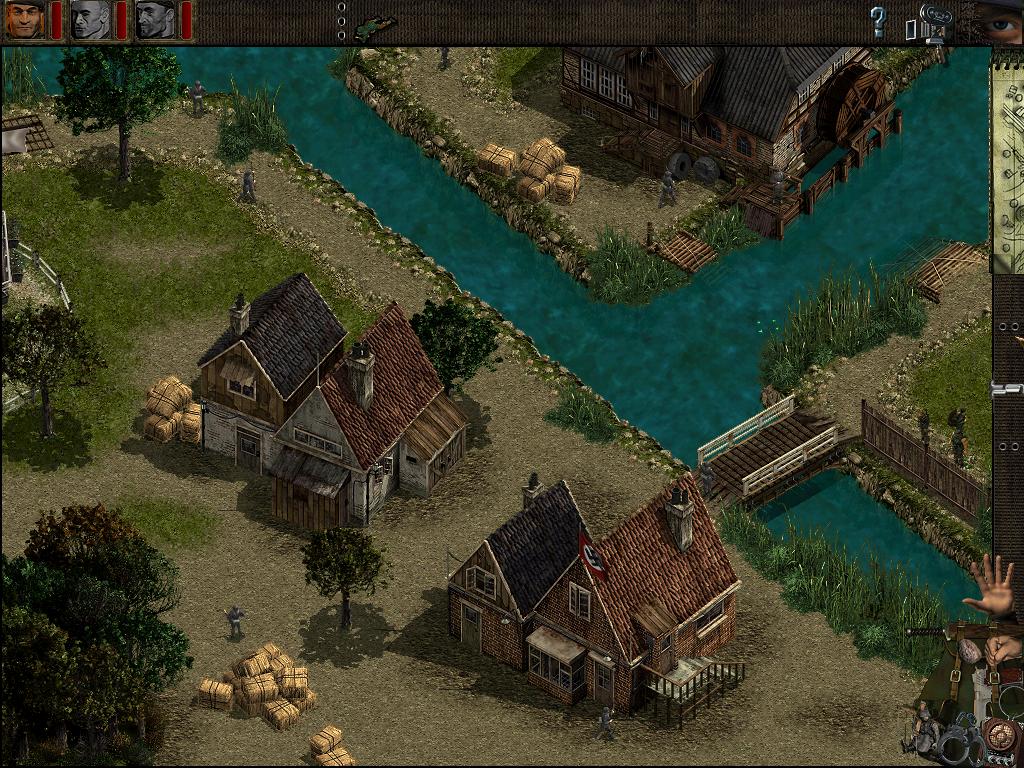Viewport: 1024px width, 768px height.
Task: Select the stone item in the backpack
Action: coord(968,650)
